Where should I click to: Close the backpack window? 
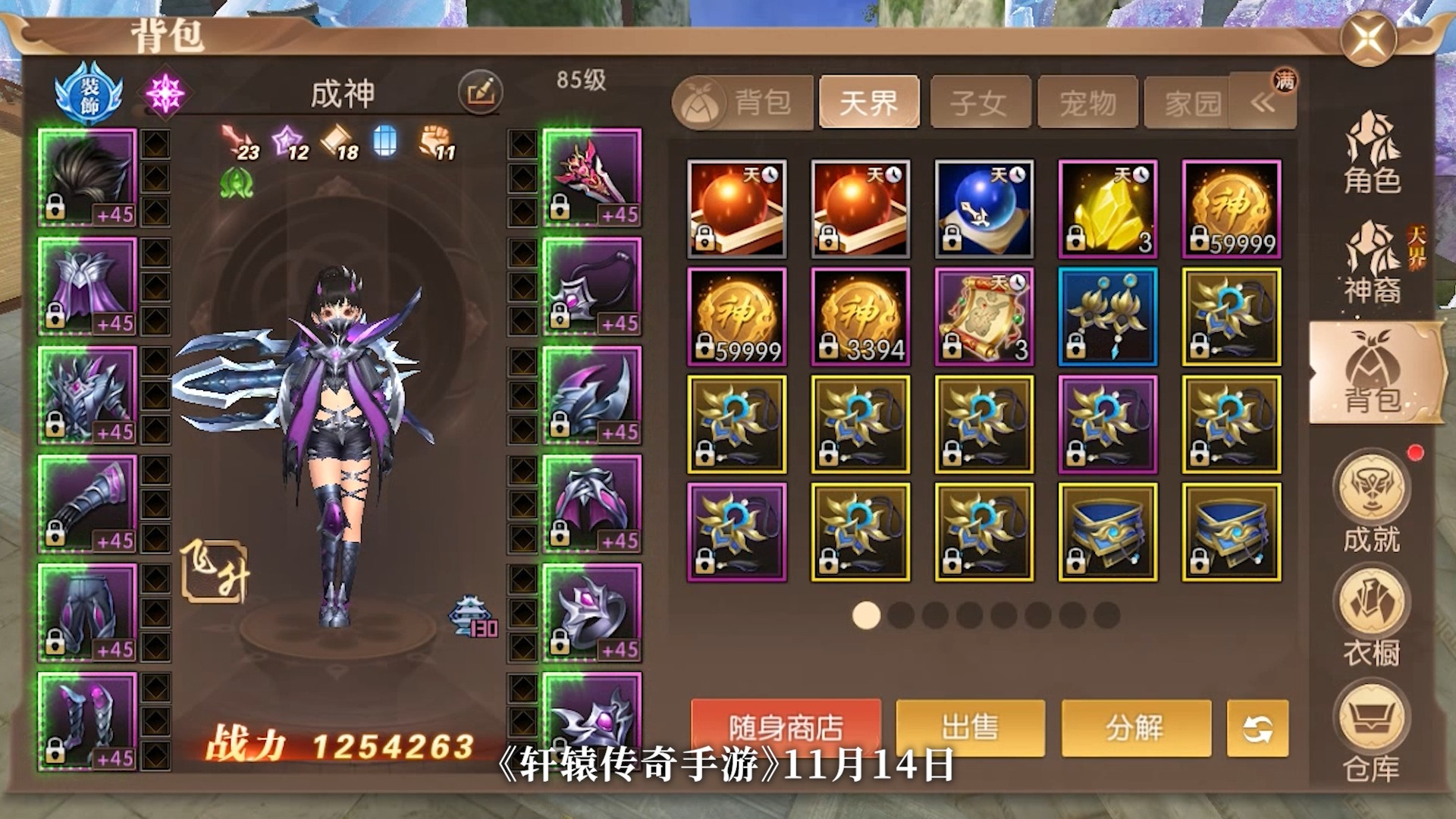click(x=1368, y=38)
